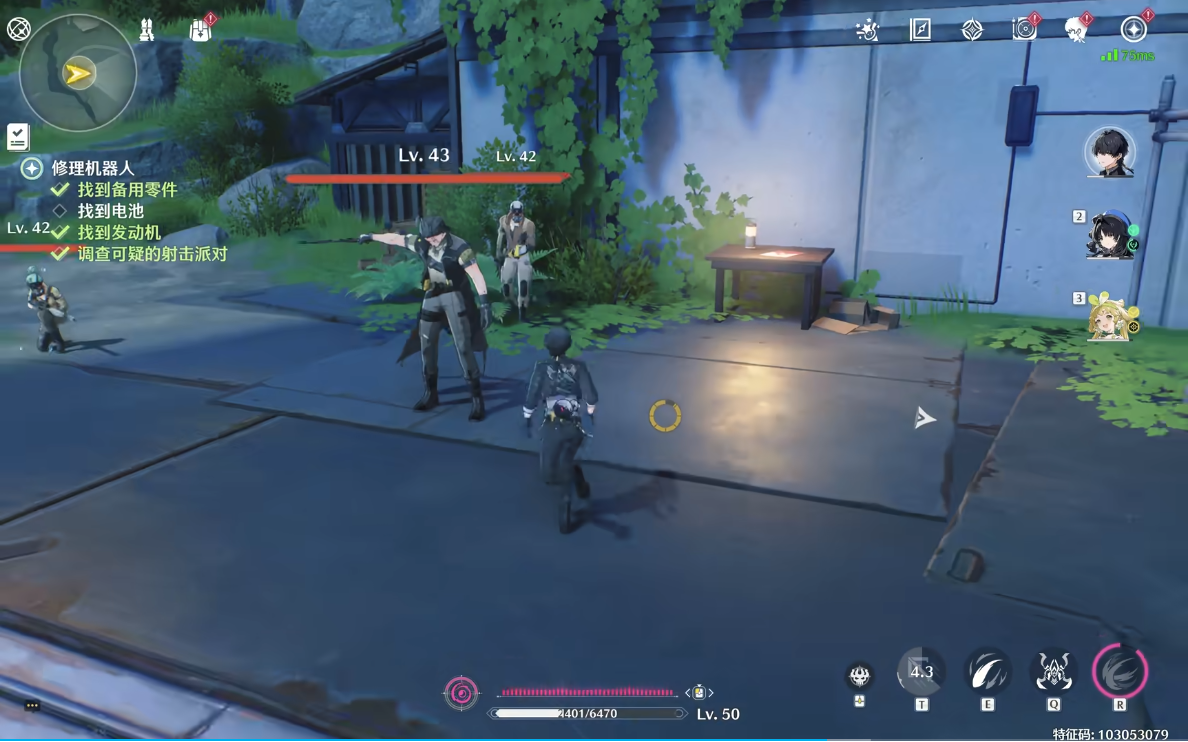Open the circular minimap

(78, 73)
